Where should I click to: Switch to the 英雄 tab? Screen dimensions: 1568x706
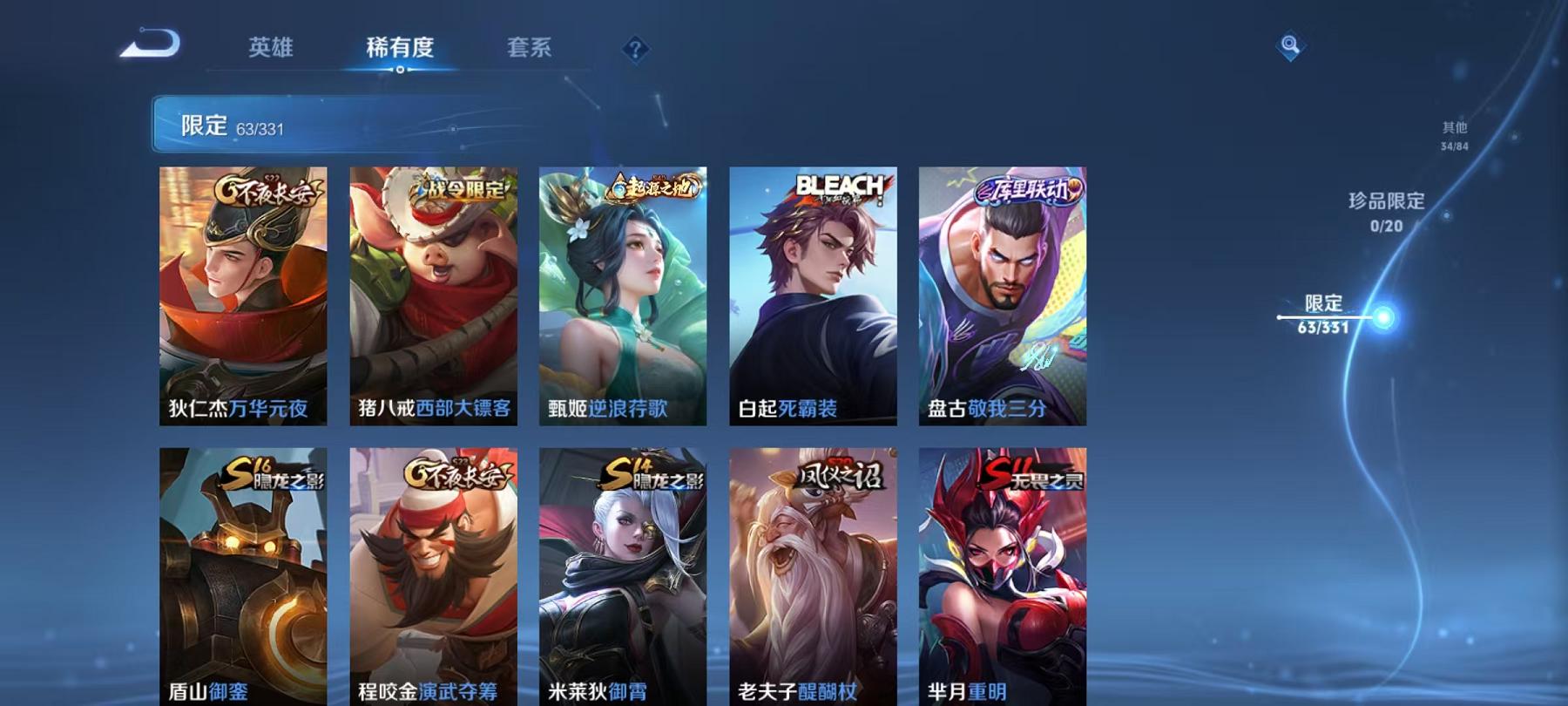pos(271,50)
